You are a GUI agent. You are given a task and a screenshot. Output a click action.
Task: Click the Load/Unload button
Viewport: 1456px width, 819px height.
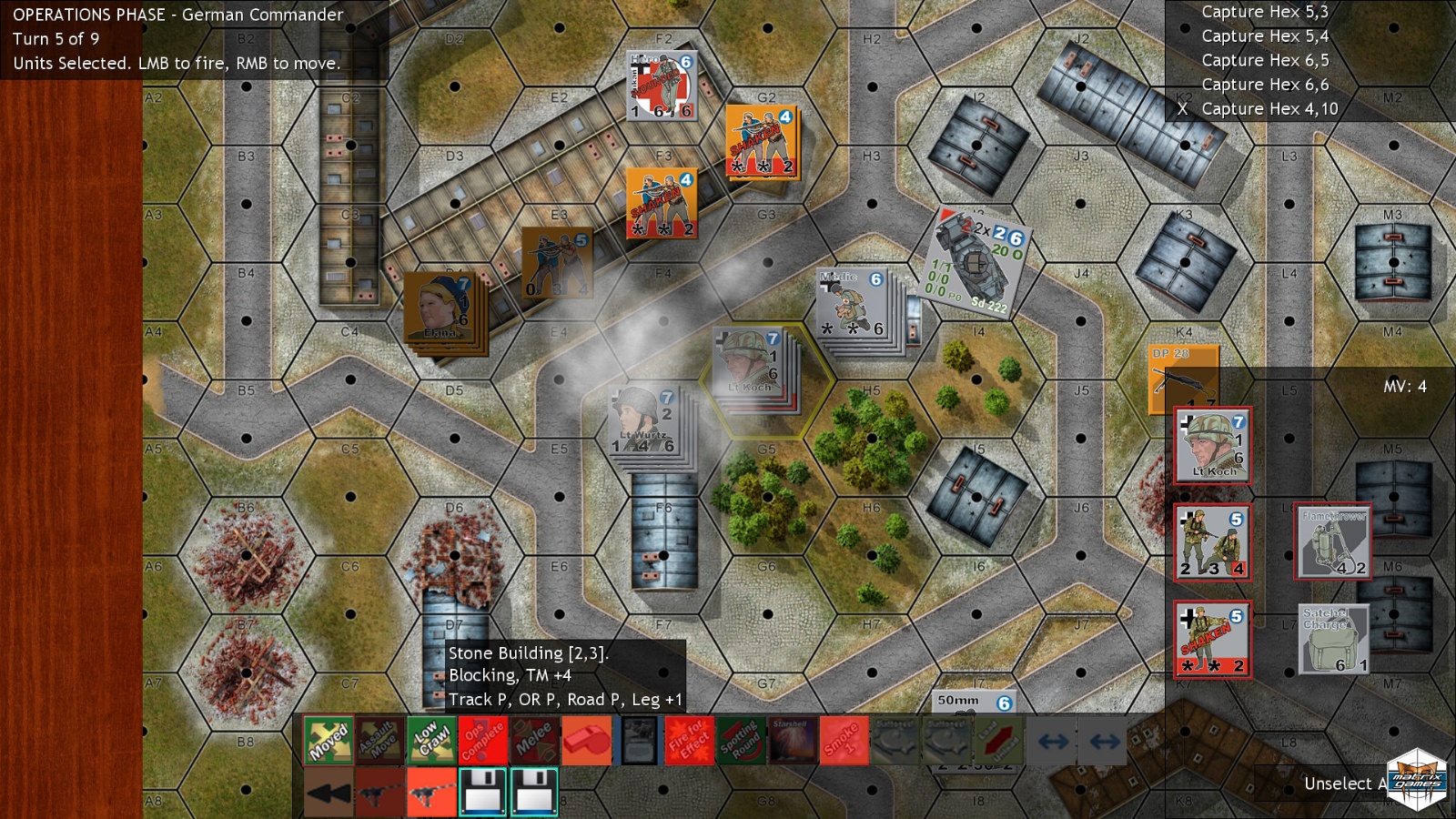pos(998,740)
